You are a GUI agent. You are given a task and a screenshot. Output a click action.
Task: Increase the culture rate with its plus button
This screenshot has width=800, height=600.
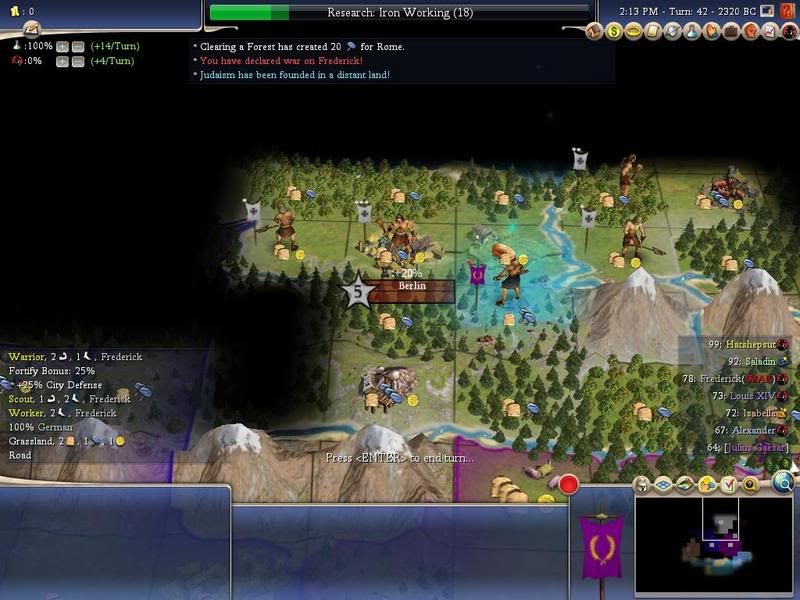63,61
